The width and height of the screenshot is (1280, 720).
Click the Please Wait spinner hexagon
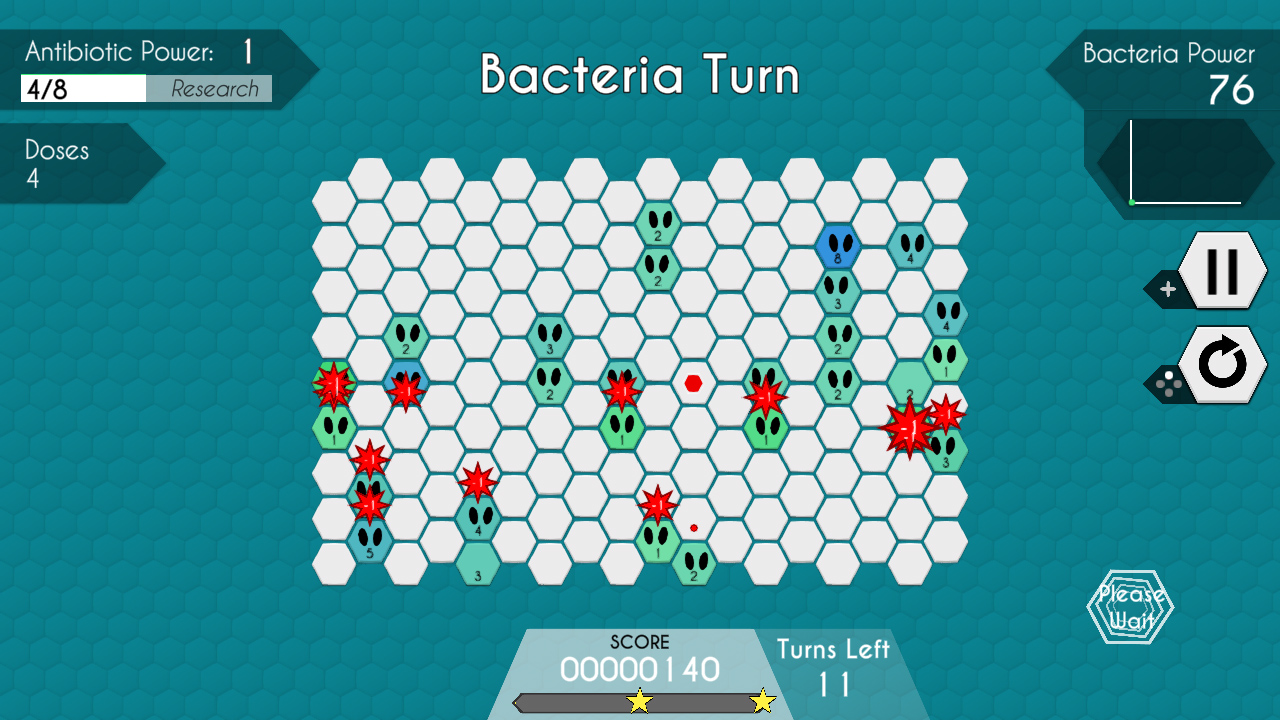tap(1130, 605)
